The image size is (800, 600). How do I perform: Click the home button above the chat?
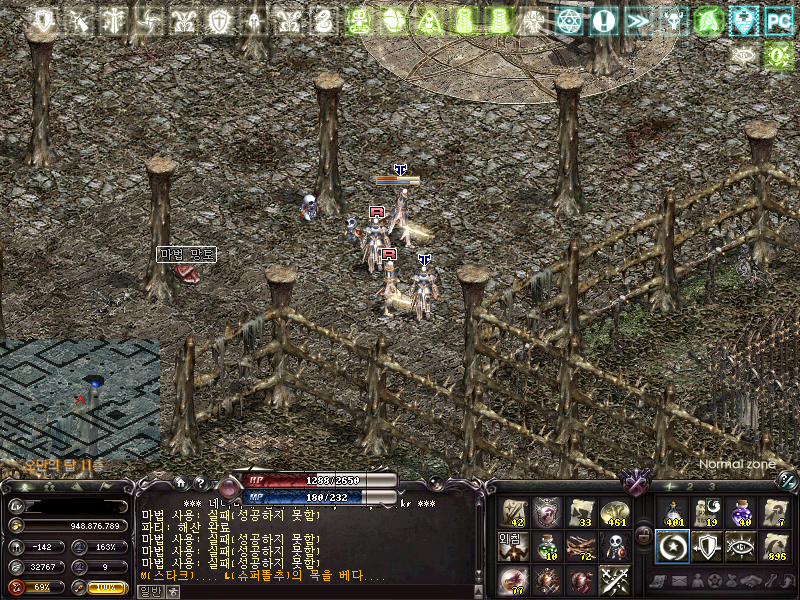(x=180, y=483)
